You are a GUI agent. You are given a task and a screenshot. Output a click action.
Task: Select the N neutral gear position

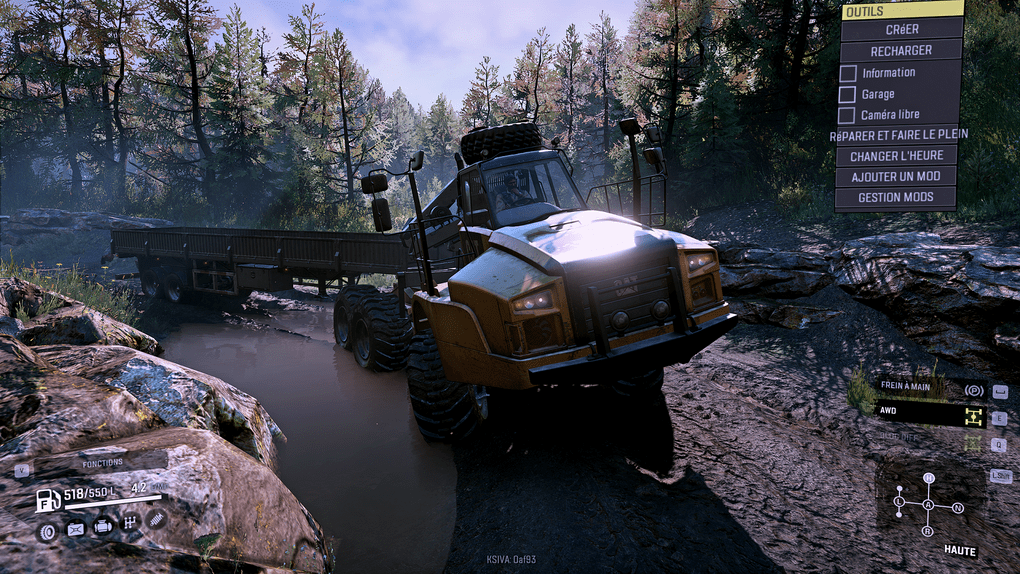pyautogui.click(x=958, y=508)
